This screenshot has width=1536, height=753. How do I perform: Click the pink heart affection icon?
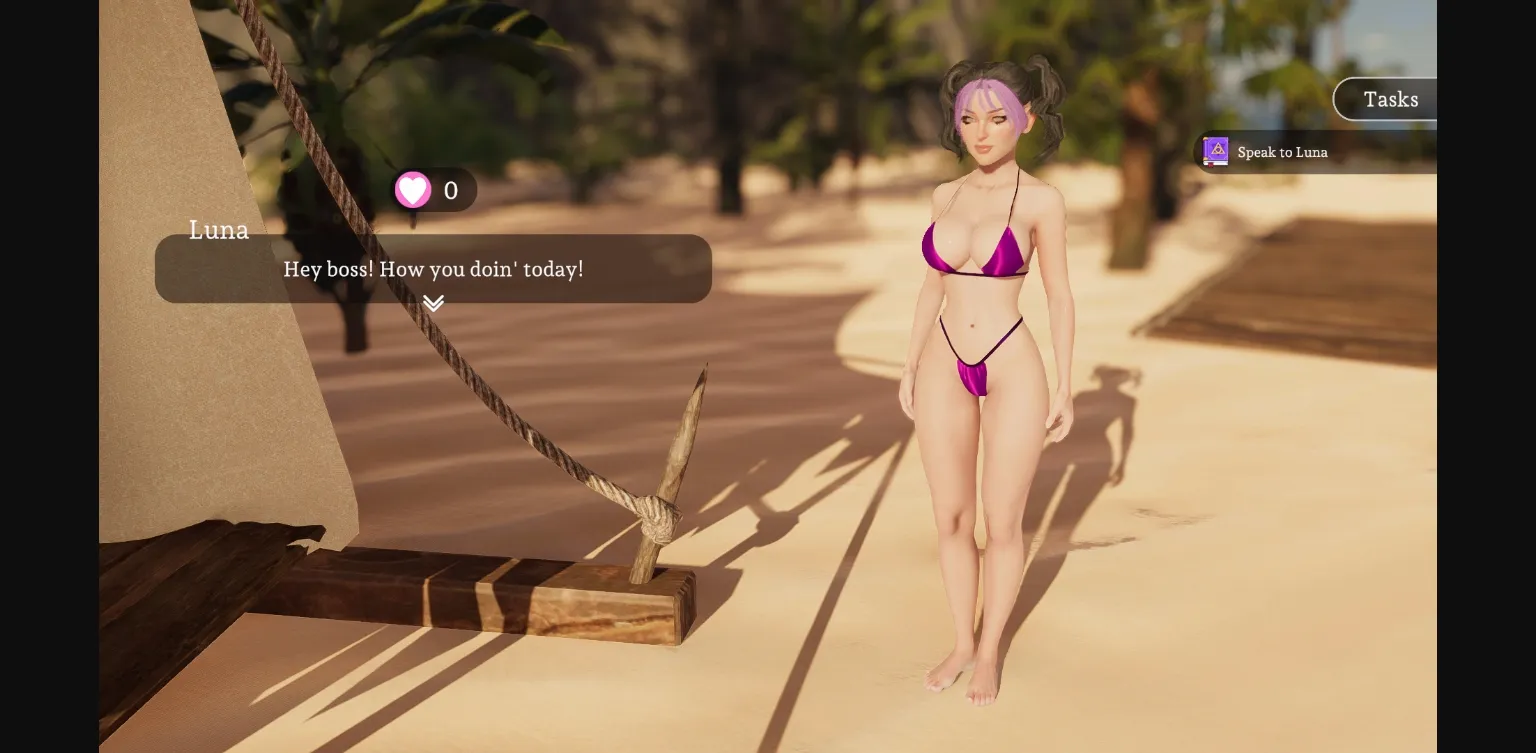[x=413, y=189]
